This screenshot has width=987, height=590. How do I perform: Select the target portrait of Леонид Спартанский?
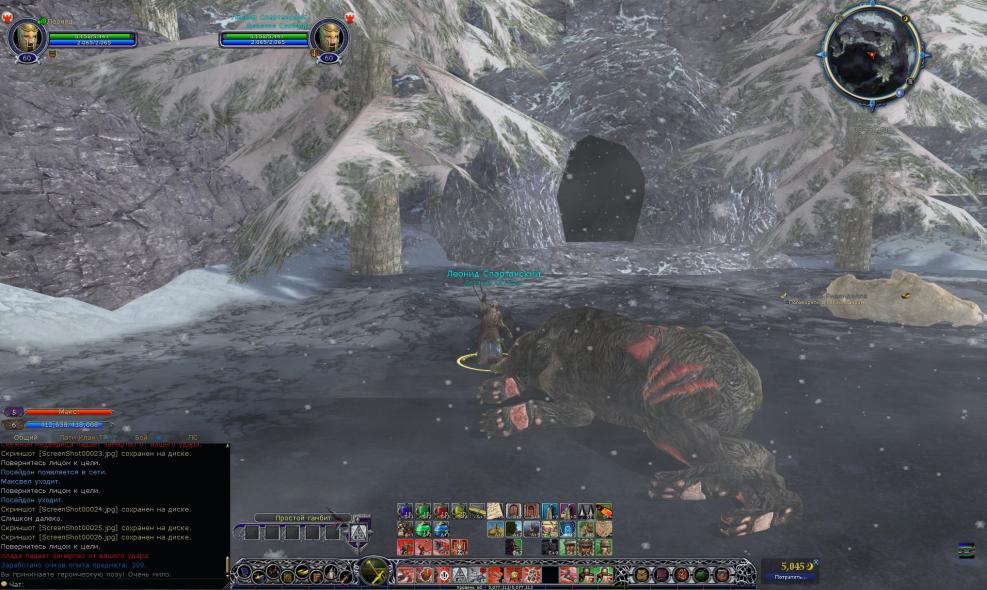click(328, 38)
